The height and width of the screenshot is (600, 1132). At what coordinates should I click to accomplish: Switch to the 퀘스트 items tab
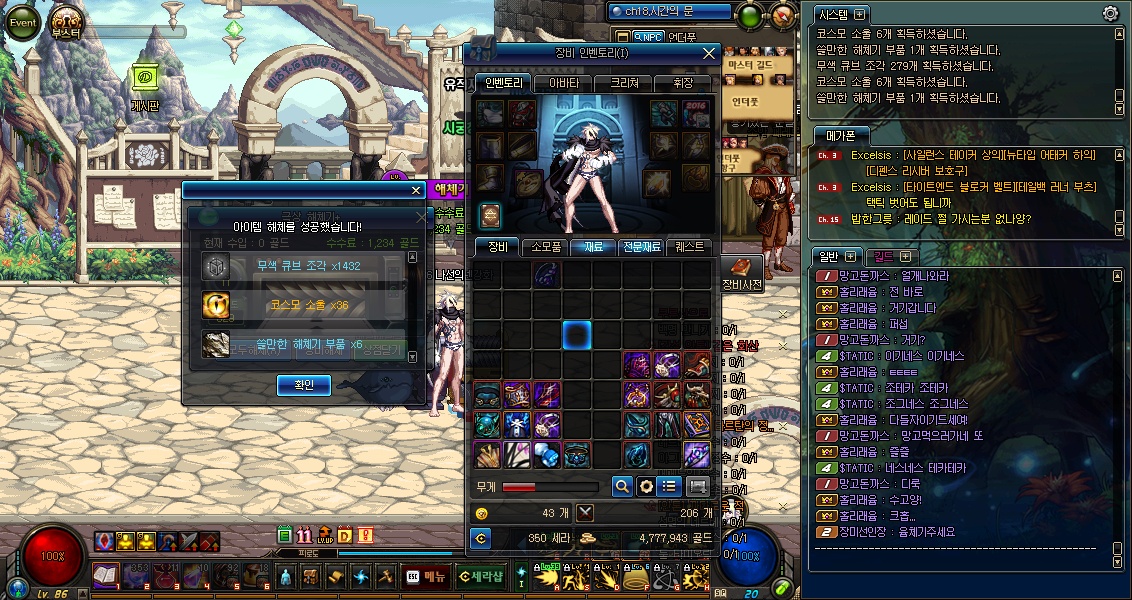(x=689, y=246)
